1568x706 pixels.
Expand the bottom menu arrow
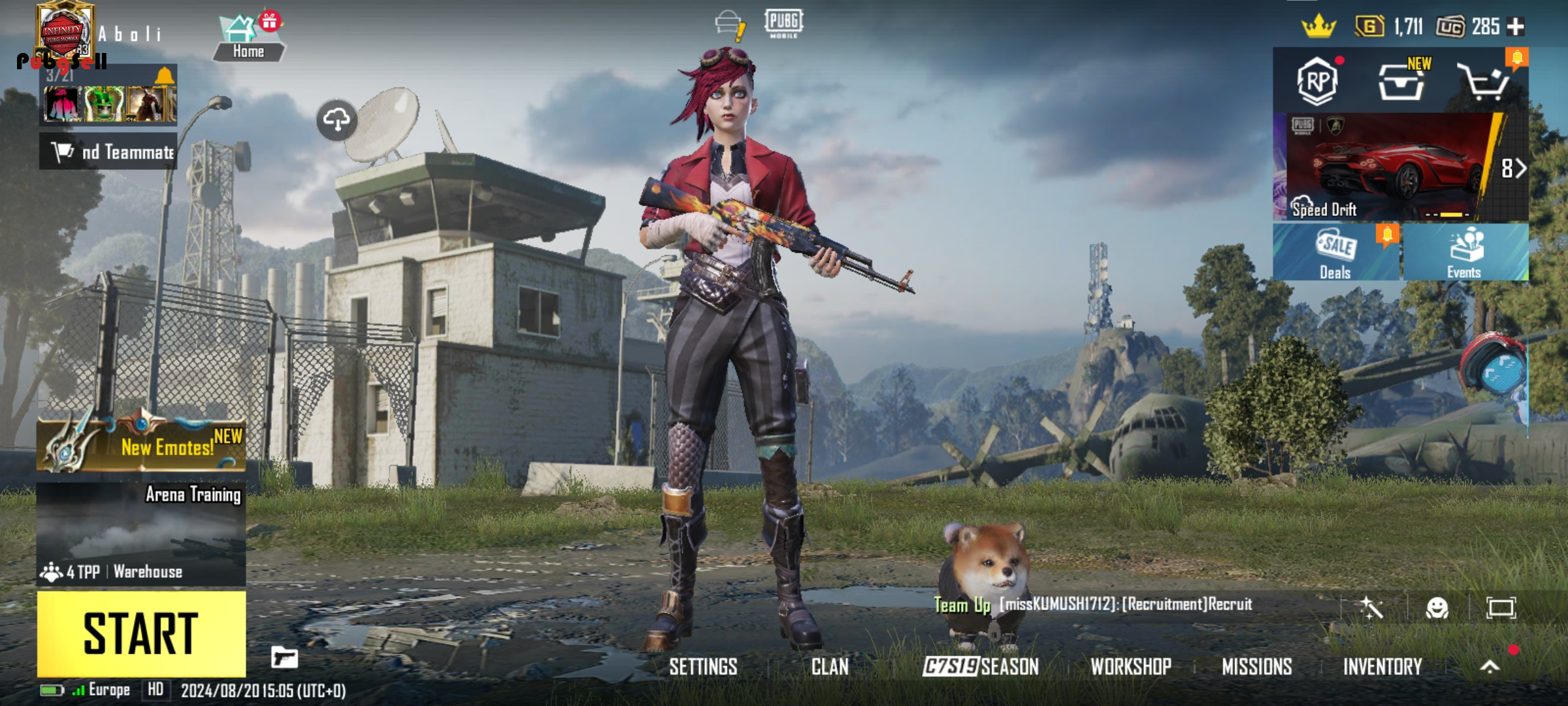[1490, 666]
